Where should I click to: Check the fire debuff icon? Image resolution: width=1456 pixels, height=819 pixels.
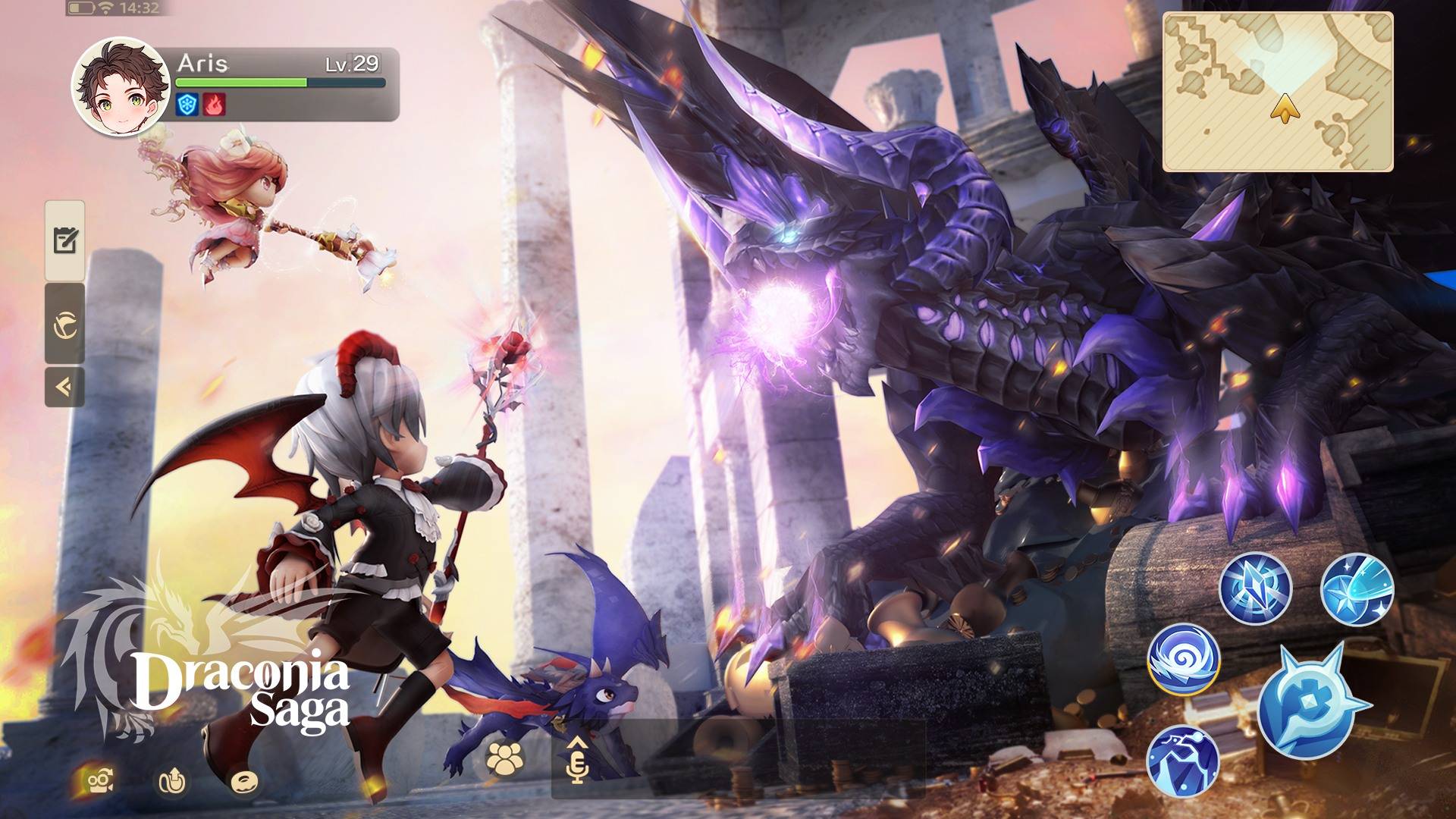[x=214, y=105]
